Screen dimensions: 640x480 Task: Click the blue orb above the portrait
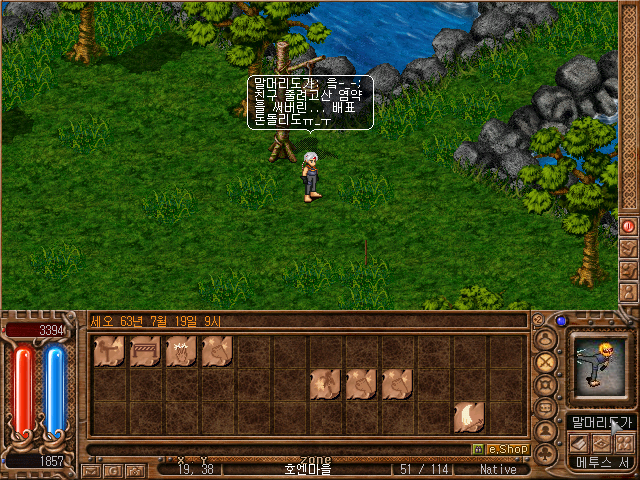tap(561, 322)
